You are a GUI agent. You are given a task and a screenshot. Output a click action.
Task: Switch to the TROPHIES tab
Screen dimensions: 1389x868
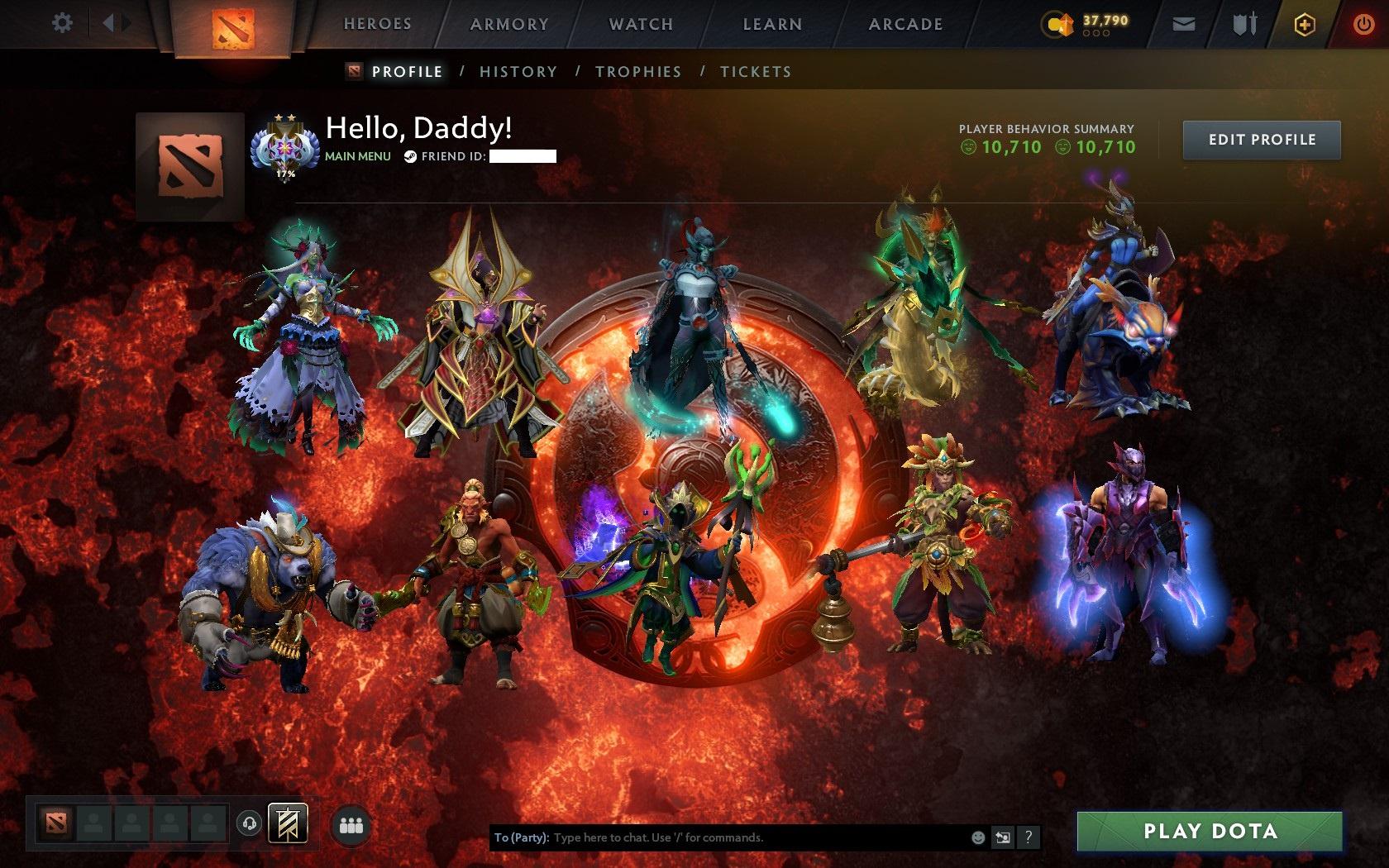click(638, 72)
